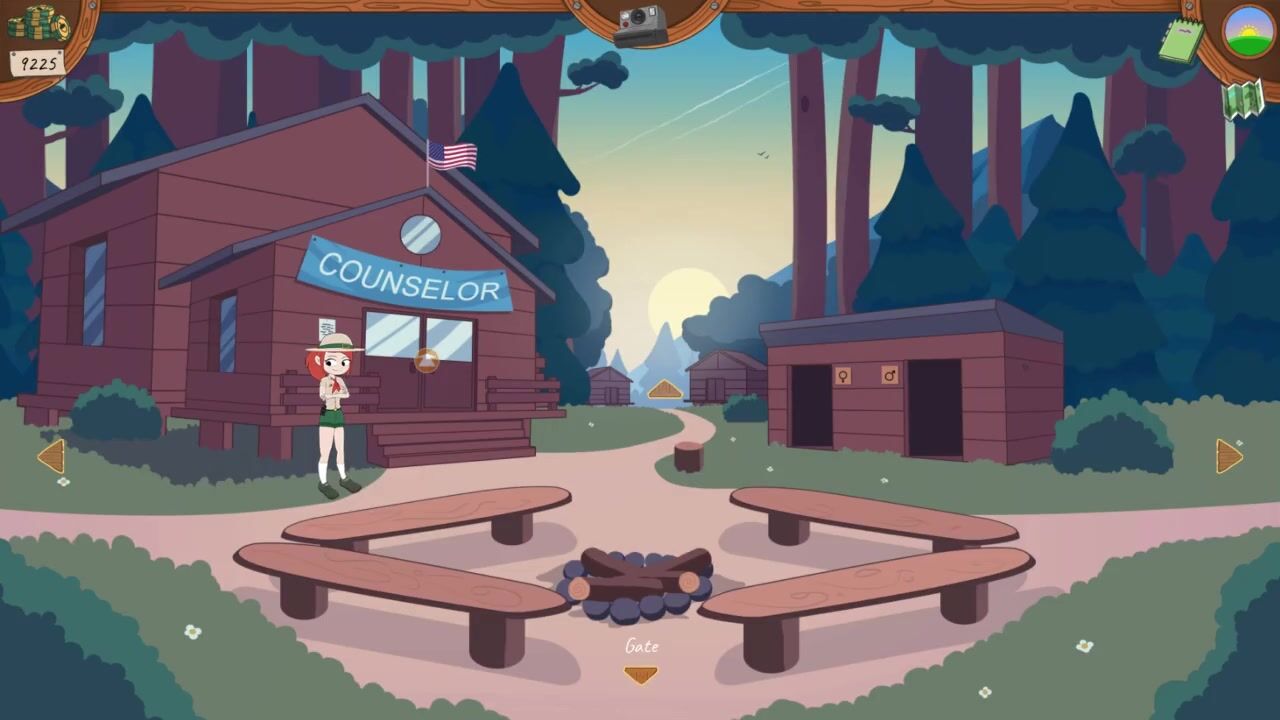
Task: Go right with the right arrow
Action: (1228, 457)
